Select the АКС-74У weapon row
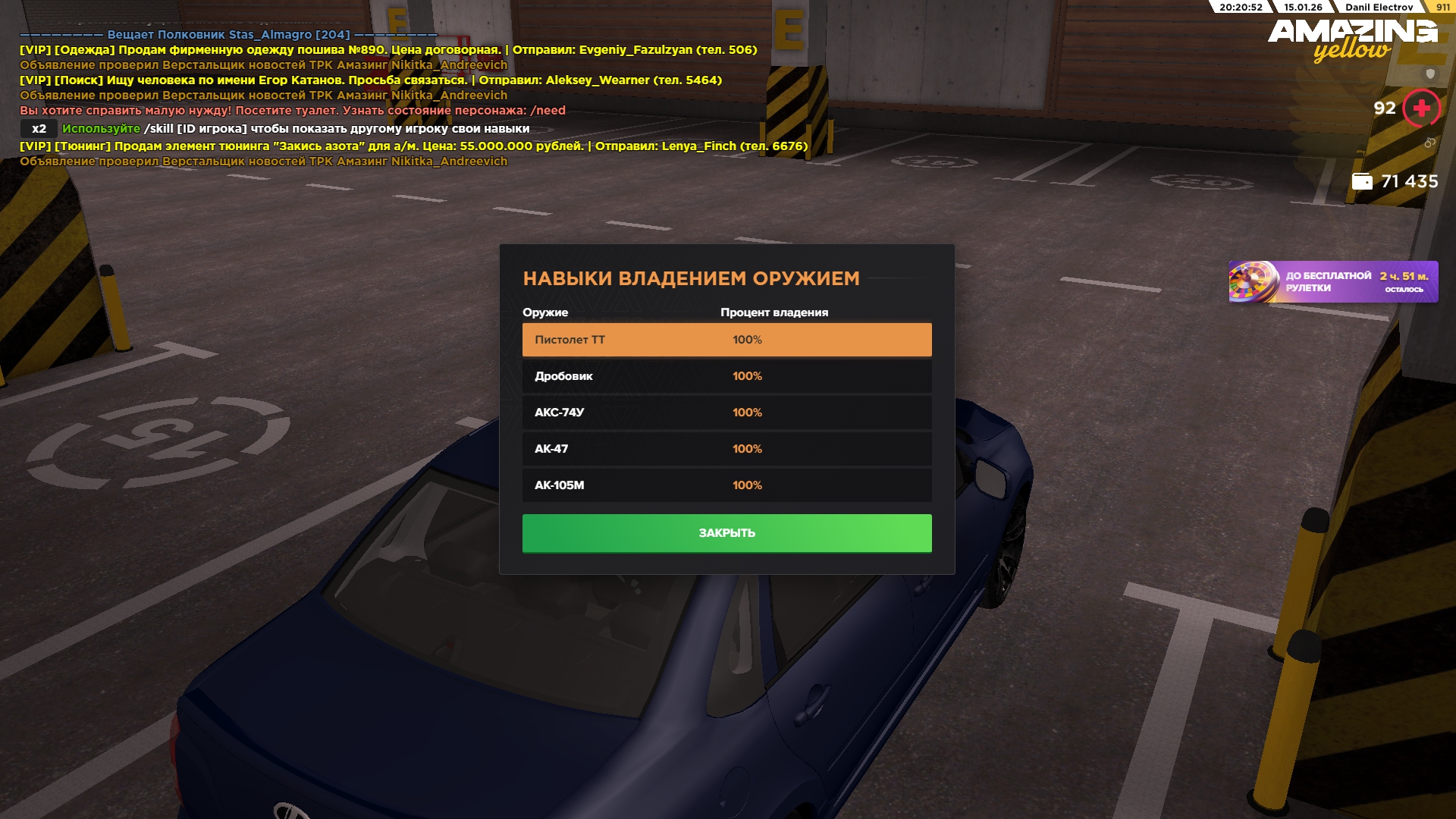1456x819 pixels. tap(726, 413)
